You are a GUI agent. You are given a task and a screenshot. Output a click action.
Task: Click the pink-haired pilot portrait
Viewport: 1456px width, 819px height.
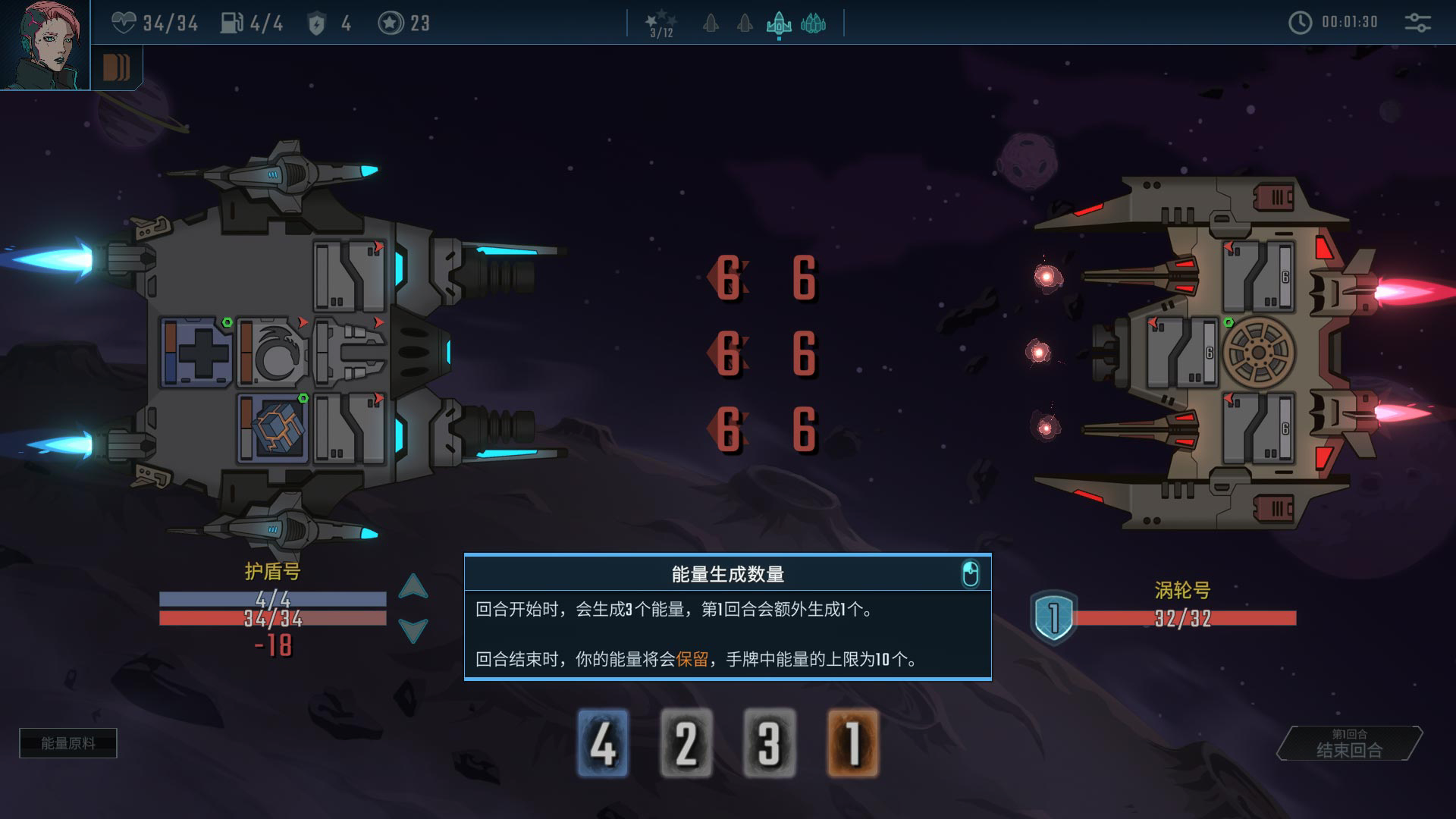pos(44,44)
